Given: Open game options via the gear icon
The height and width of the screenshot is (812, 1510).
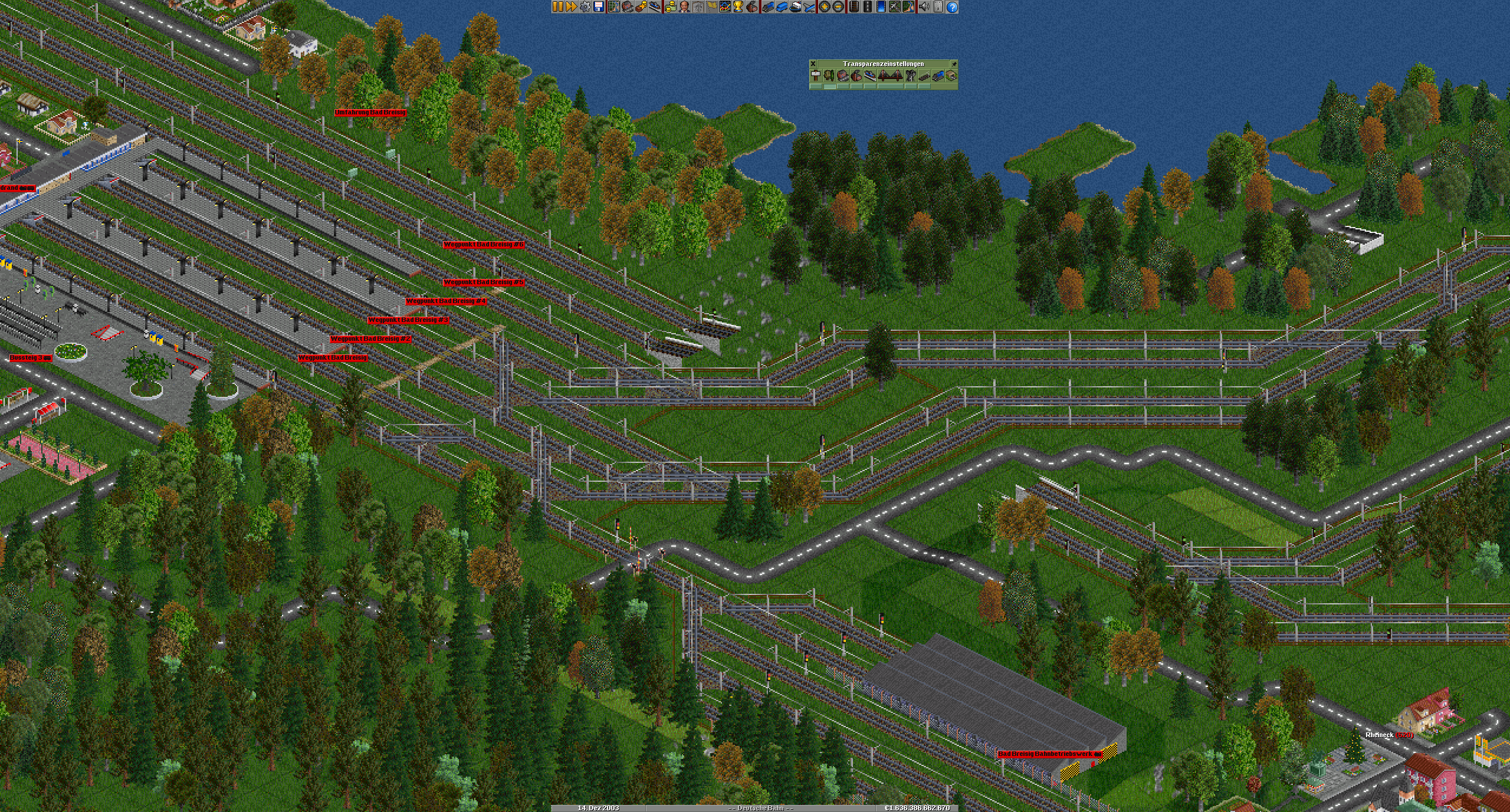Looking at the screenshot, I should [585, 7].
